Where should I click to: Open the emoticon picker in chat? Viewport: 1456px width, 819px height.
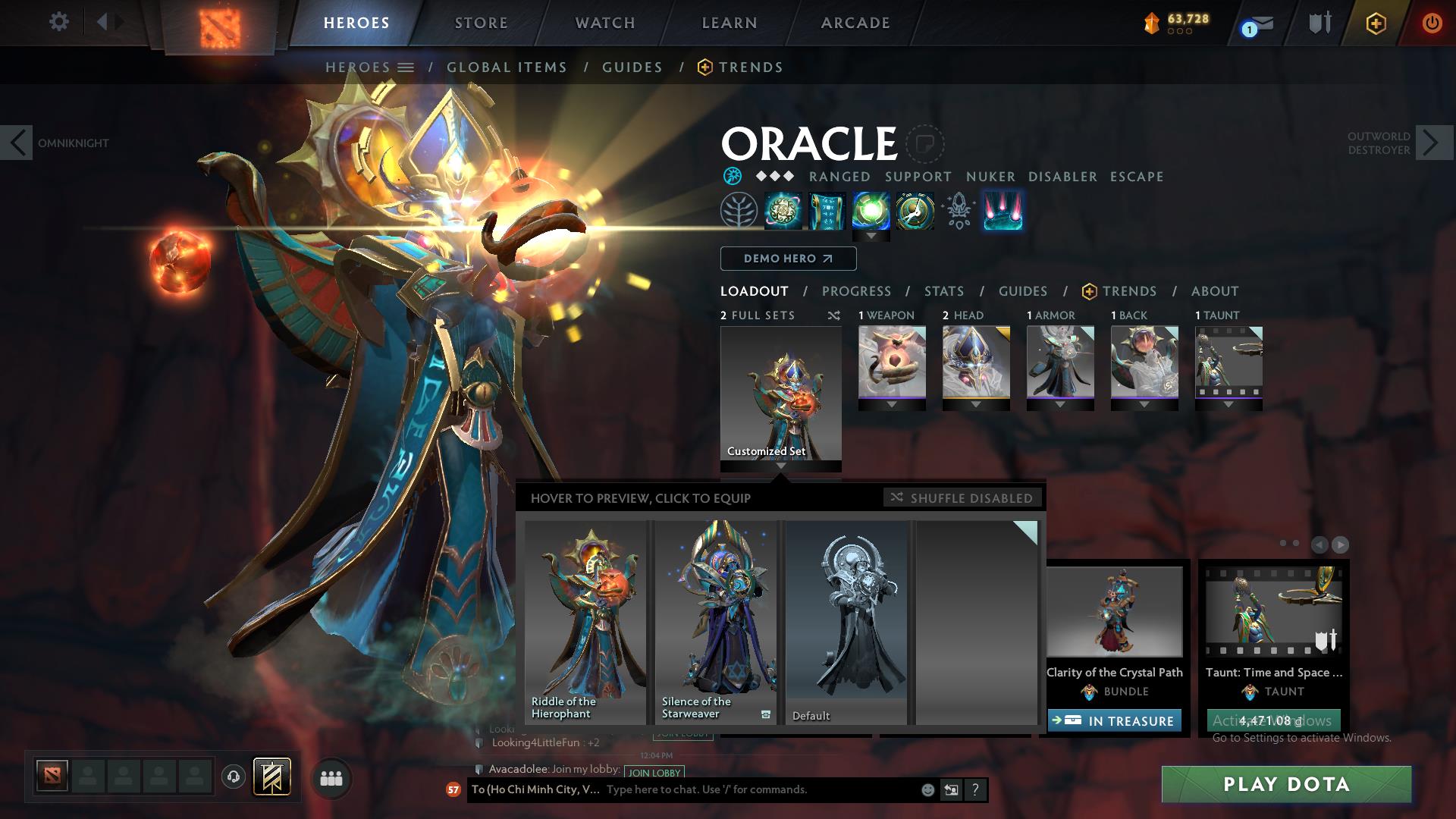pyautogui.click(x=927, y=790)
